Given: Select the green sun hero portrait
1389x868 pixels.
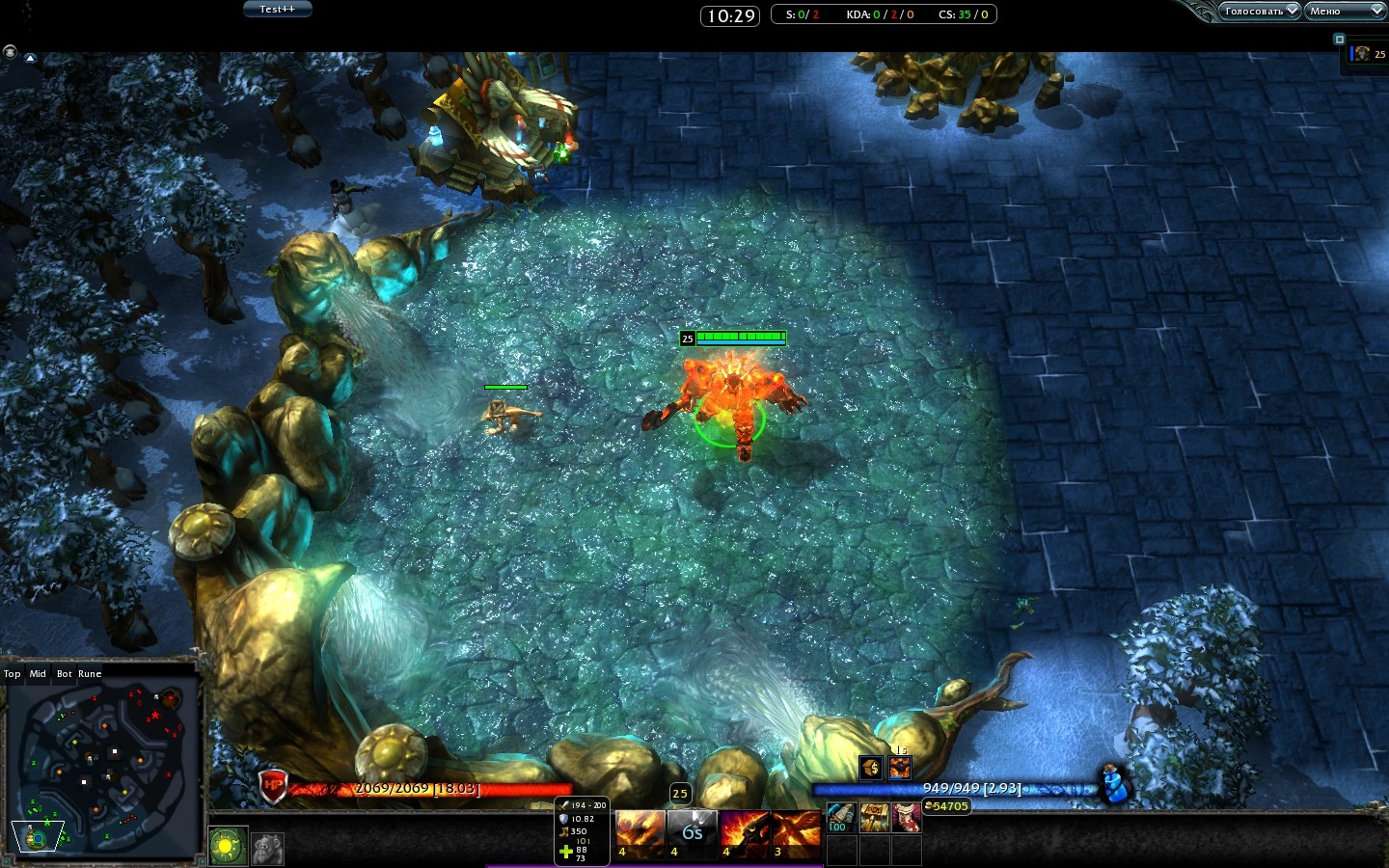Looking at the screenshot, I should [228, 848].
